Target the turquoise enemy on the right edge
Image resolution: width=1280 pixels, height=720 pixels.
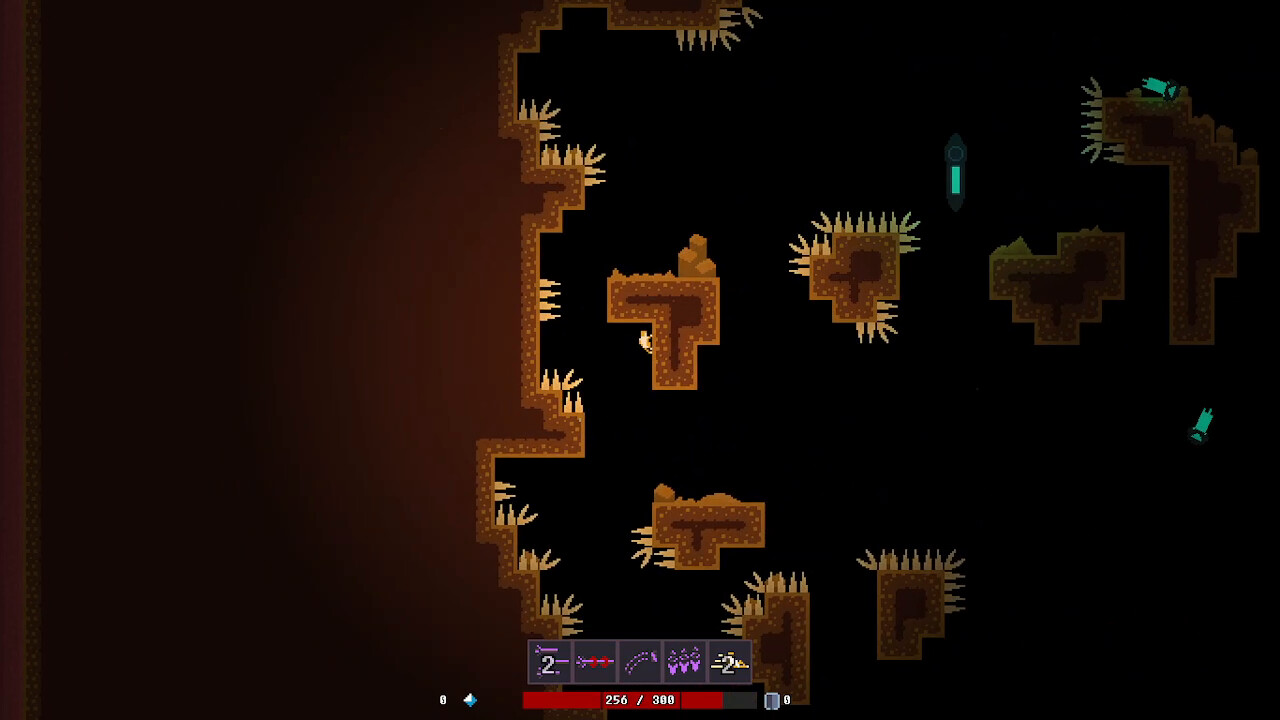click(1200, 422)
